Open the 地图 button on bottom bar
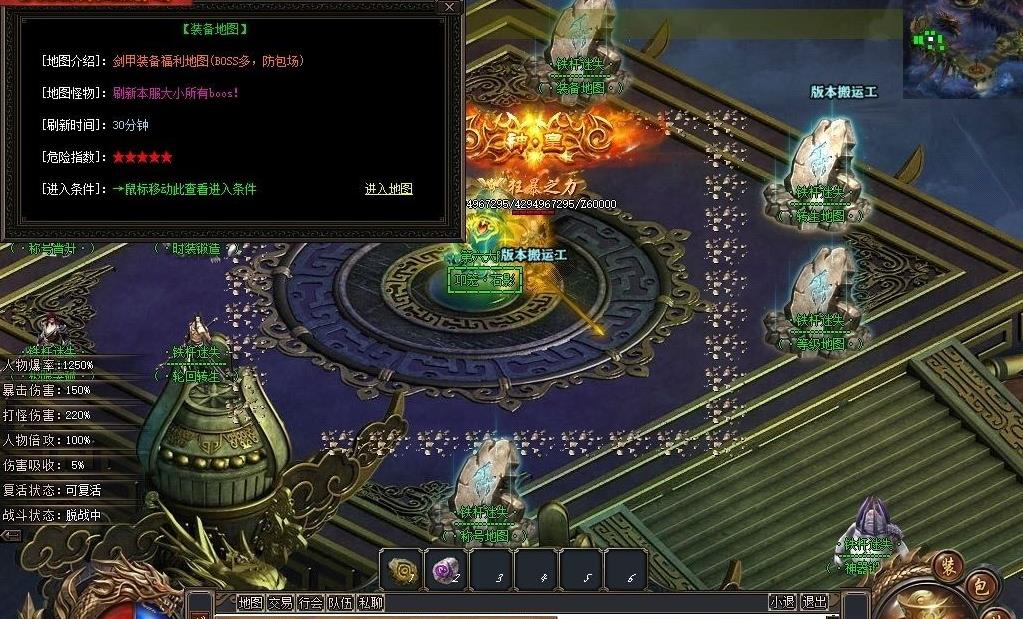Image resolution: width=1023 pixels, height=619 pixels. (250, 602)
